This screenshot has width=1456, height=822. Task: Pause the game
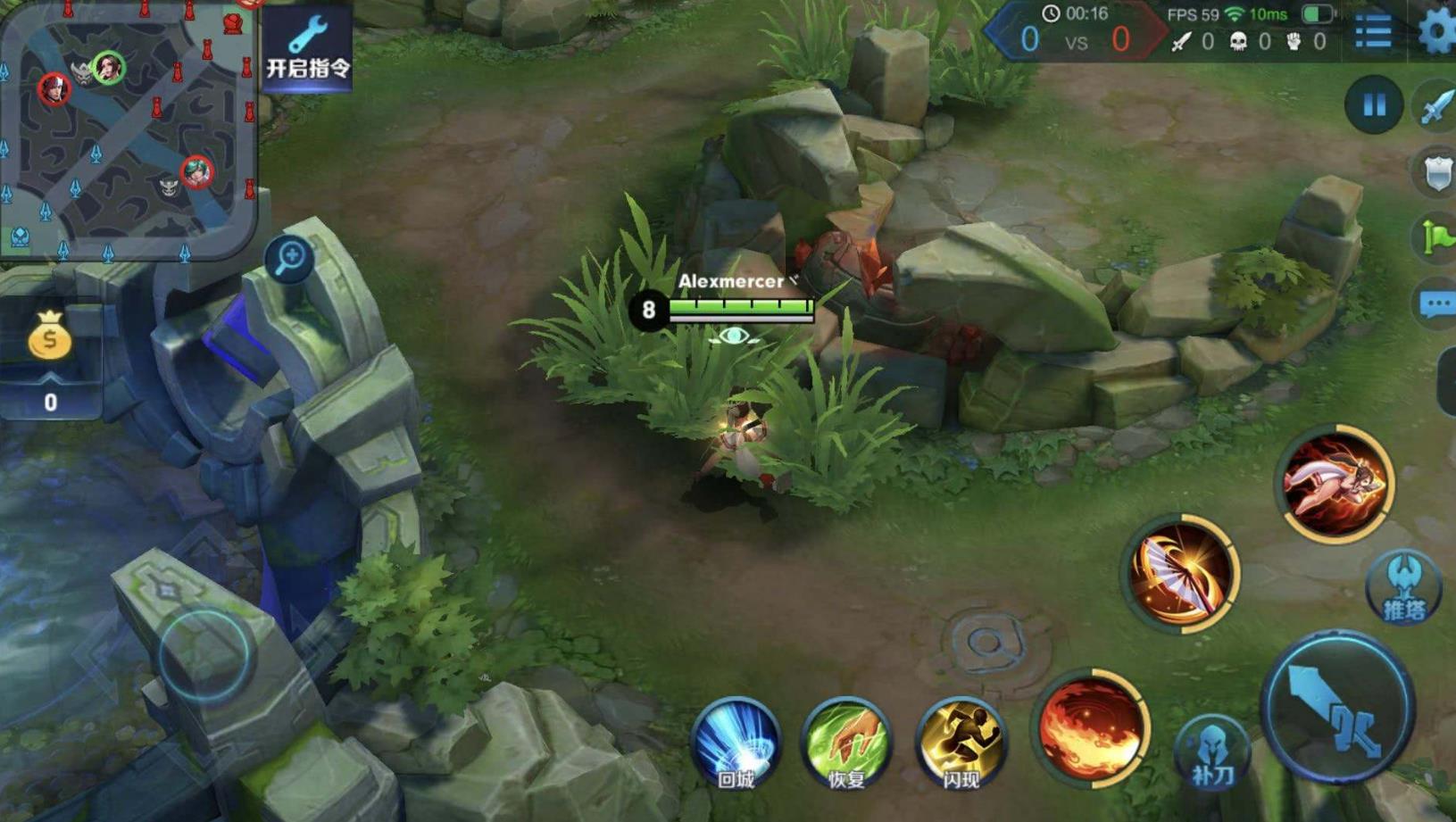[1373, 105]
